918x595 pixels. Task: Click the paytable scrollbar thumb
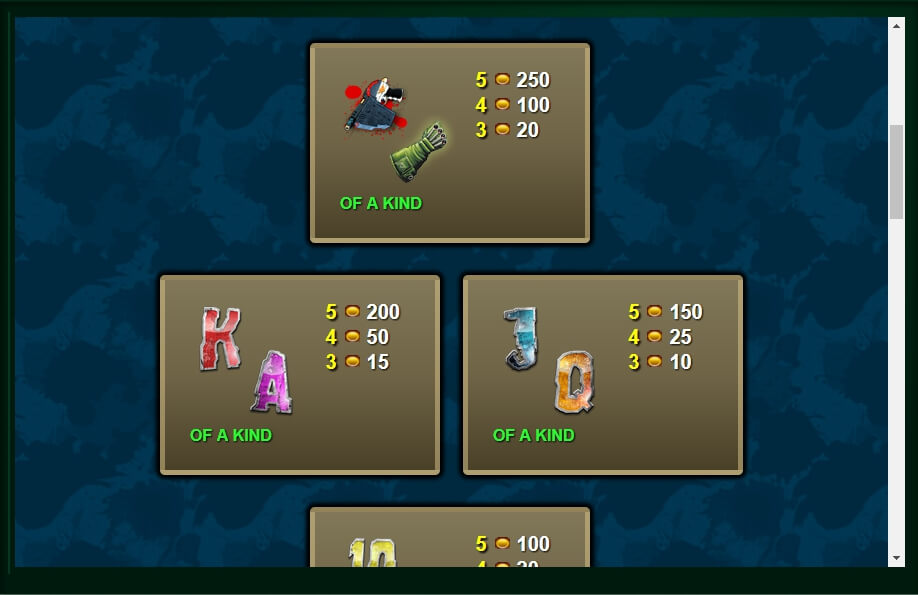[896, 171]
